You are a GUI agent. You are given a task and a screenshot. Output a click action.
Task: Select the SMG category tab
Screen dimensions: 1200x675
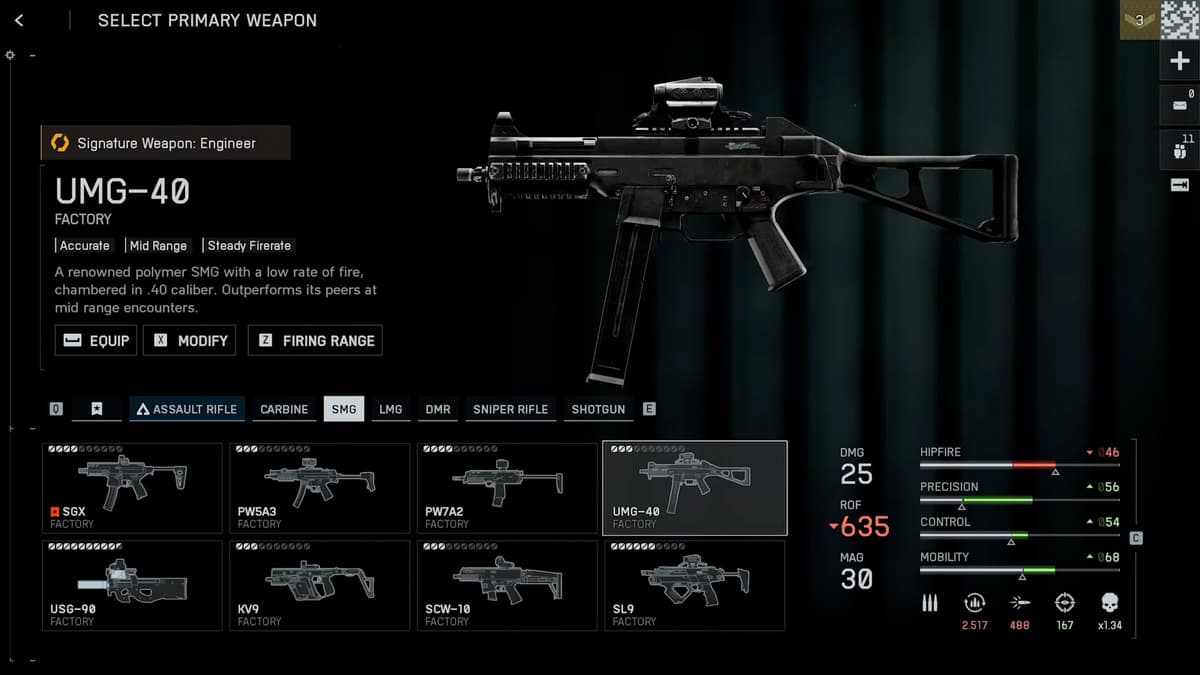[x=344, y=409]
